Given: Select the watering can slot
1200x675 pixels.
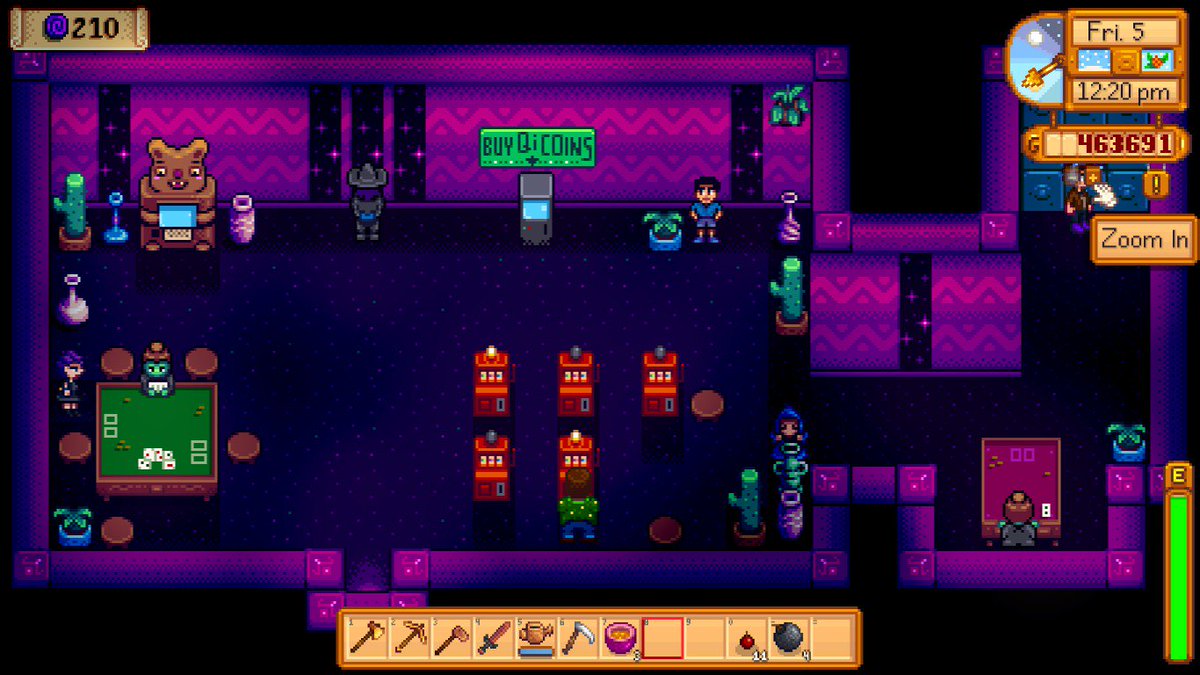Looking at the screenshot, I should 535,637.
